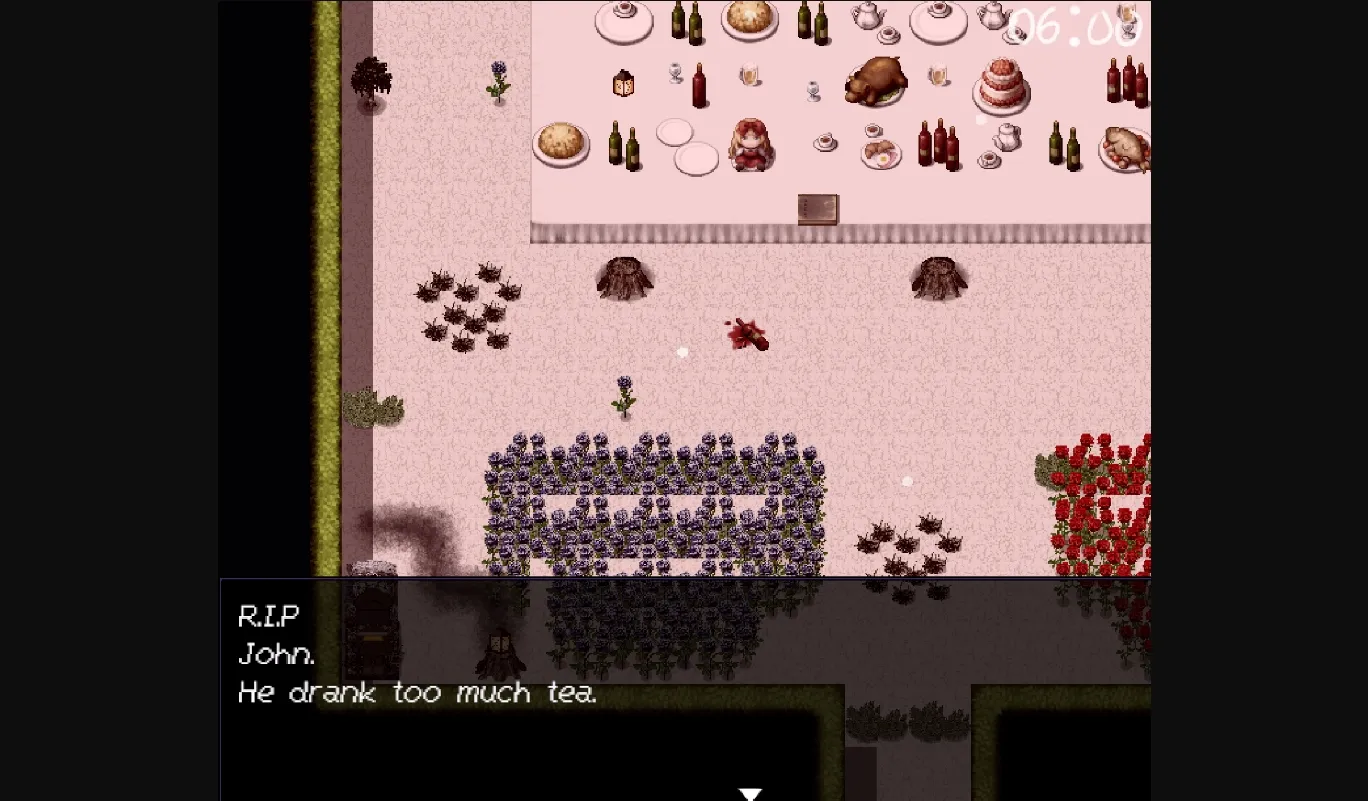The image size is (1368, 801).
Task: Click the fried egg breakfast plate
Action: point(882,154)
